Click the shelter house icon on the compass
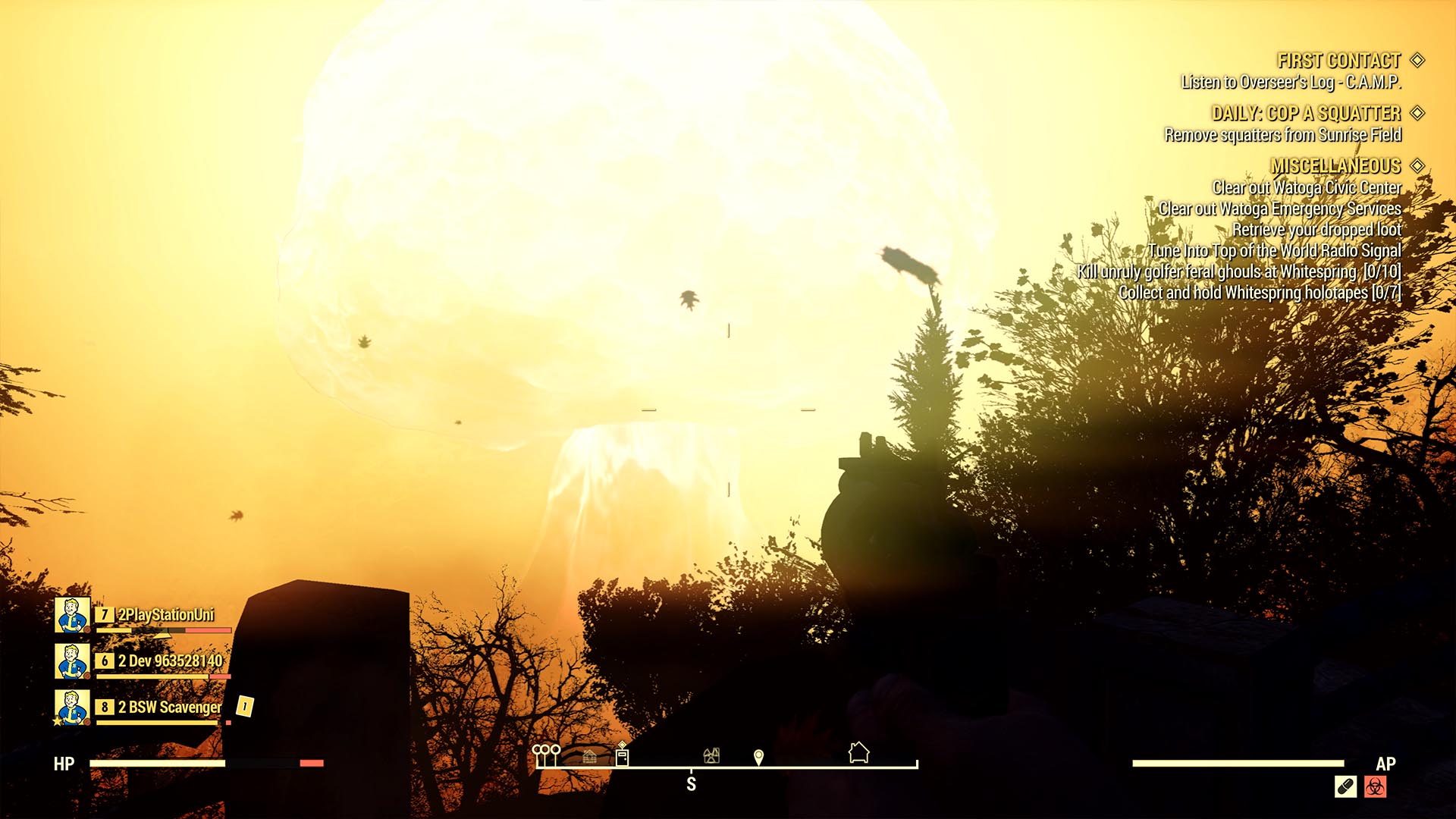1456x819 pixels. [589, 757]
